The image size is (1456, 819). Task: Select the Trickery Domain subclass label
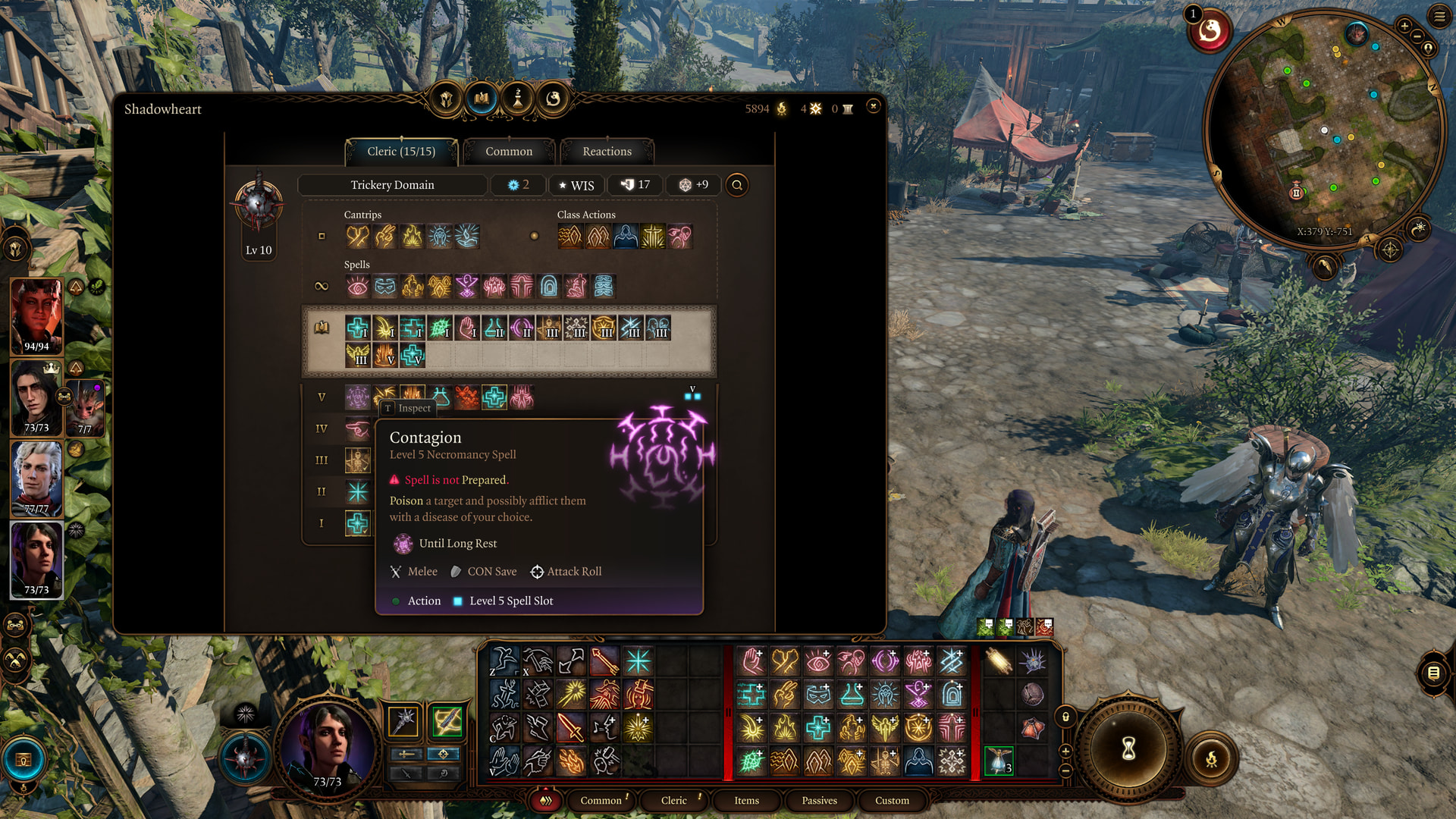(x=392, y=185)
